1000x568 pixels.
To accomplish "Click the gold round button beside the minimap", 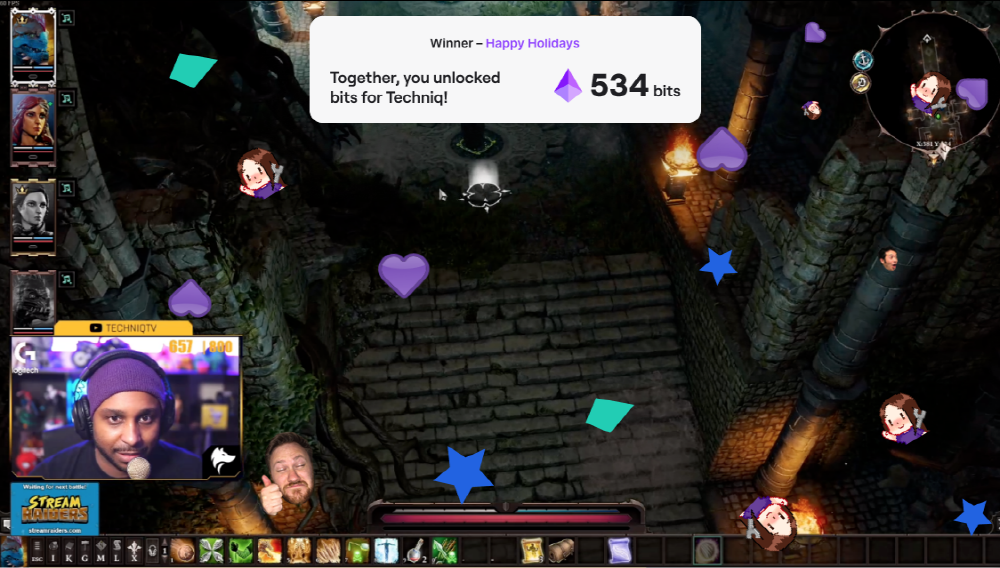I will pyautogui.click(x=860, y=82).
